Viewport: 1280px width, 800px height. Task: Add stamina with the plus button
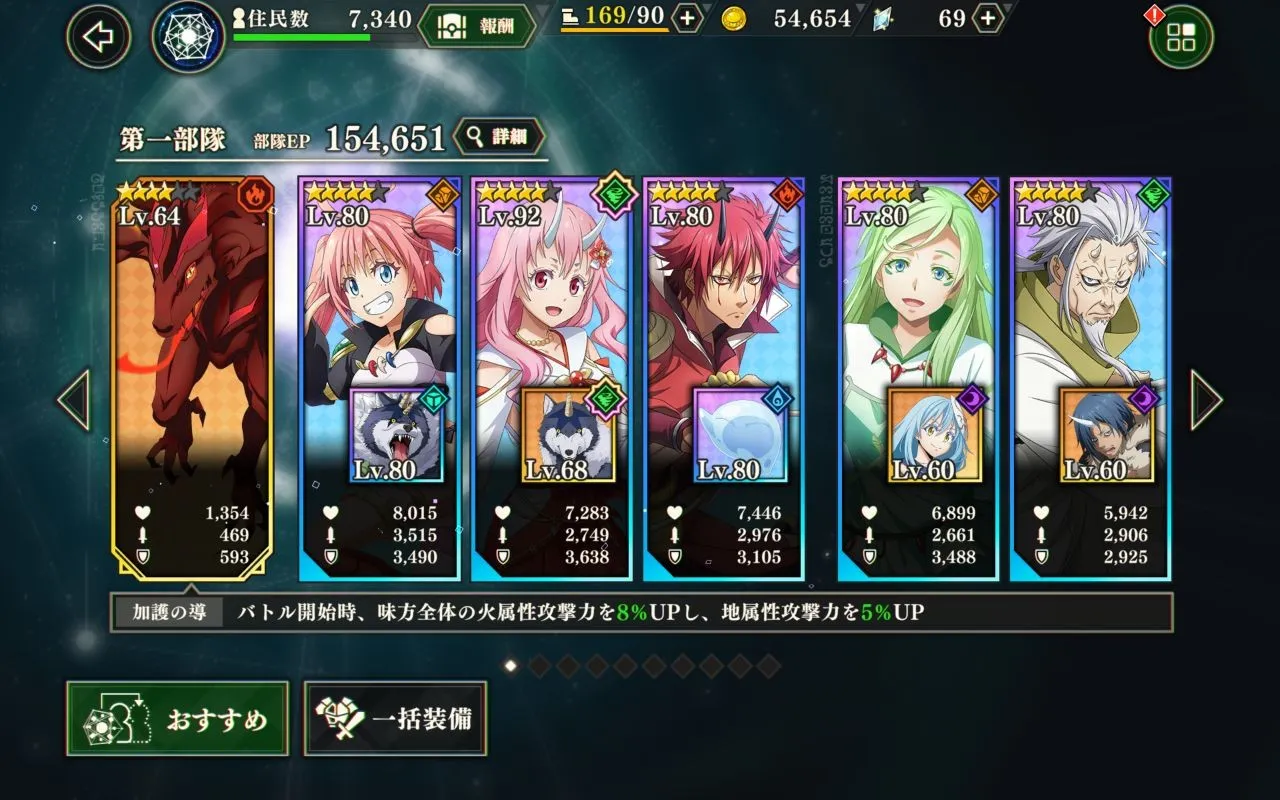(x=687, y=18)
